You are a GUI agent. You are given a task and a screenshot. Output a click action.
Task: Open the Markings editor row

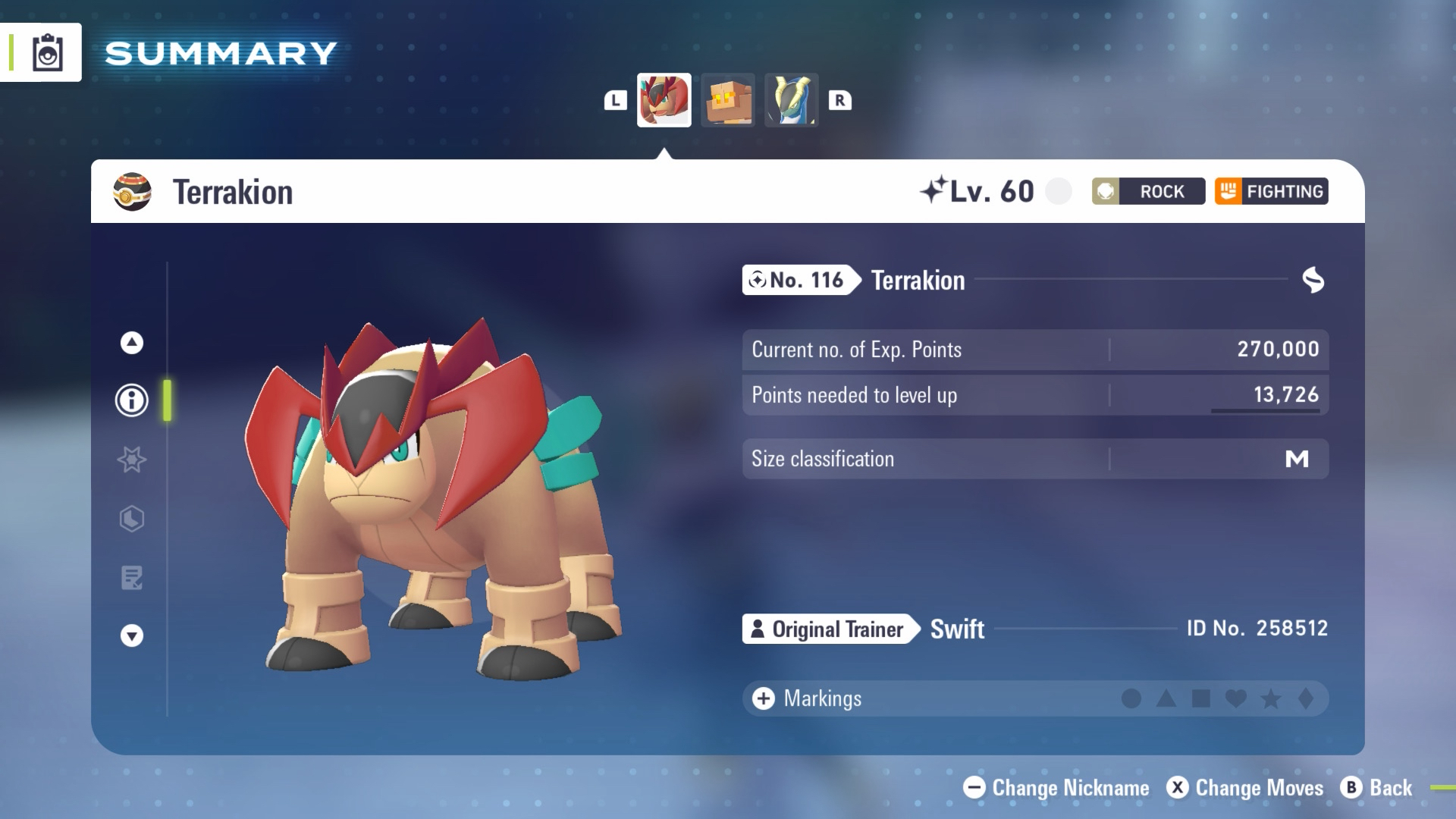point(823,698)
